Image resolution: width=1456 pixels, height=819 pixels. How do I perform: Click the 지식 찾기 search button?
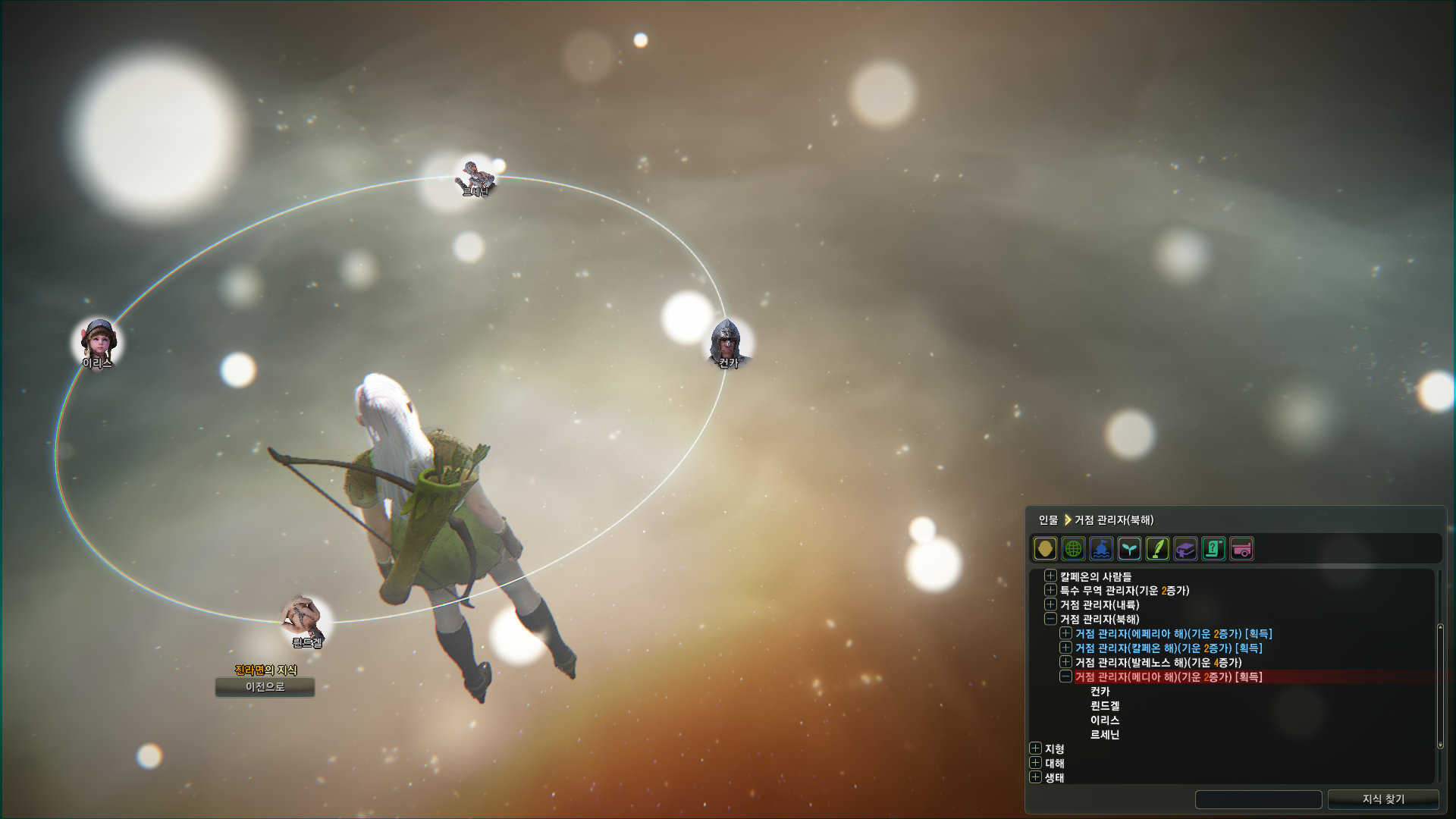1383,799
